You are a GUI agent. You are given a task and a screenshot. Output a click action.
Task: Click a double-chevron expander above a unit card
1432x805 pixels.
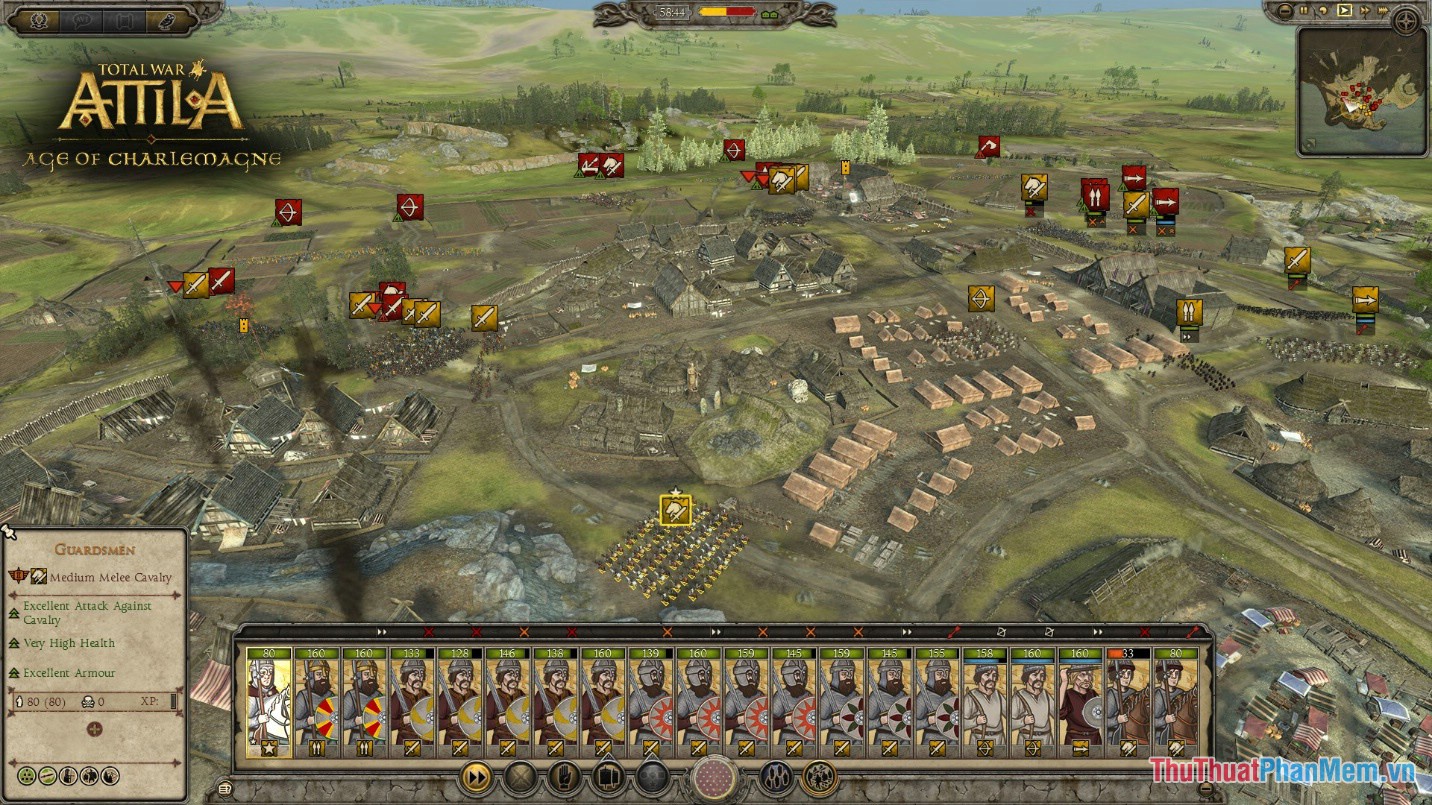click(381, 632)
